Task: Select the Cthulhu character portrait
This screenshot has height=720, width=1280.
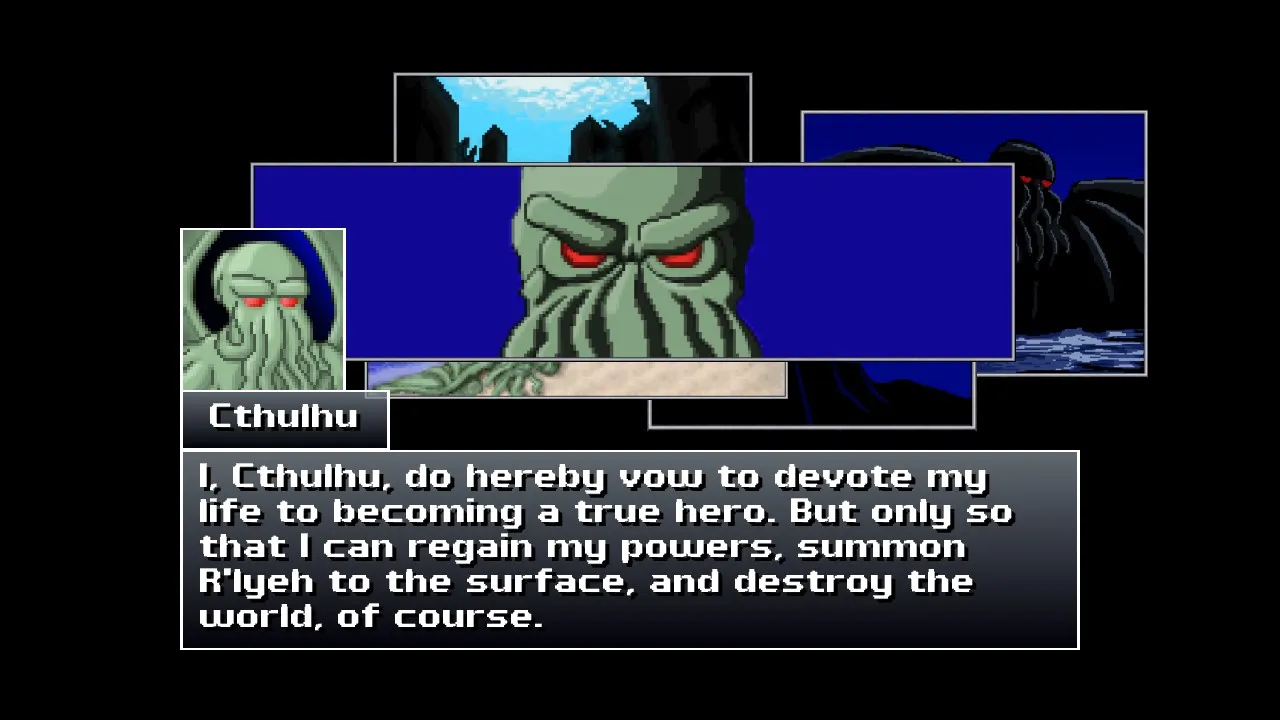Action: tap(262, 308)
